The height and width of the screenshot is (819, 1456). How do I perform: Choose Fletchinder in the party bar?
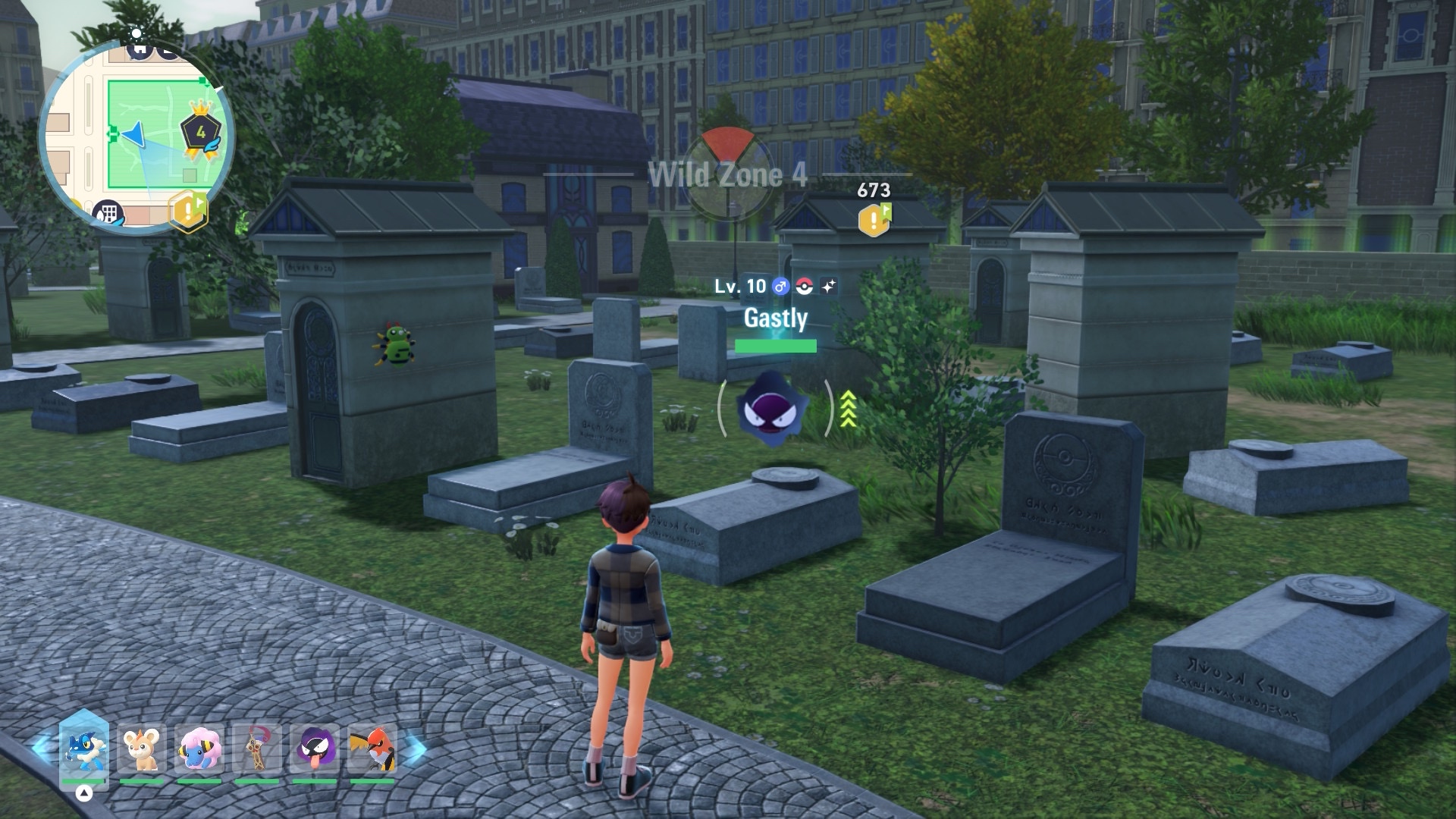(x=372, y=750)
